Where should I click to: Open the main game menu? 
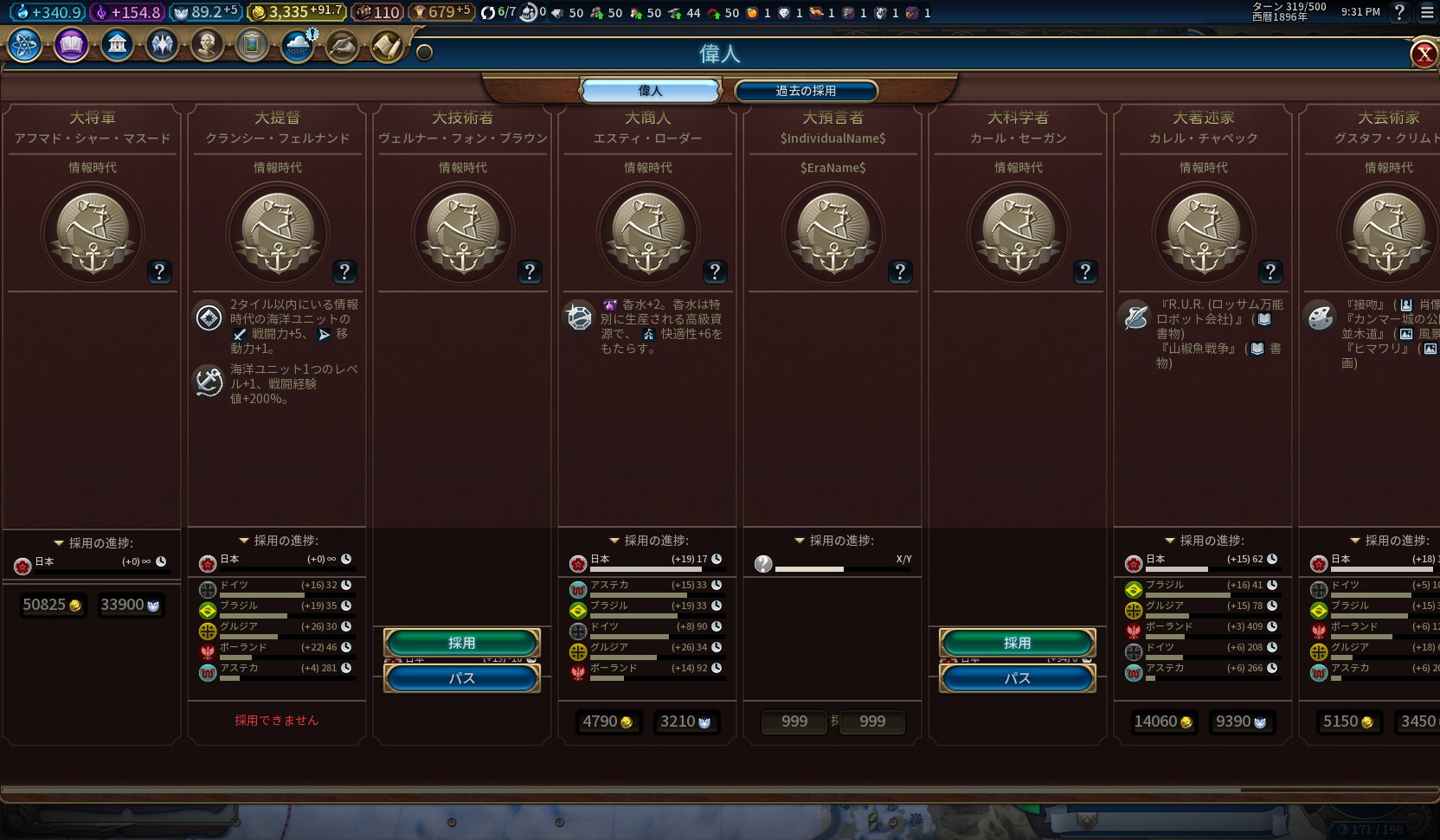tap(1427, 12)
